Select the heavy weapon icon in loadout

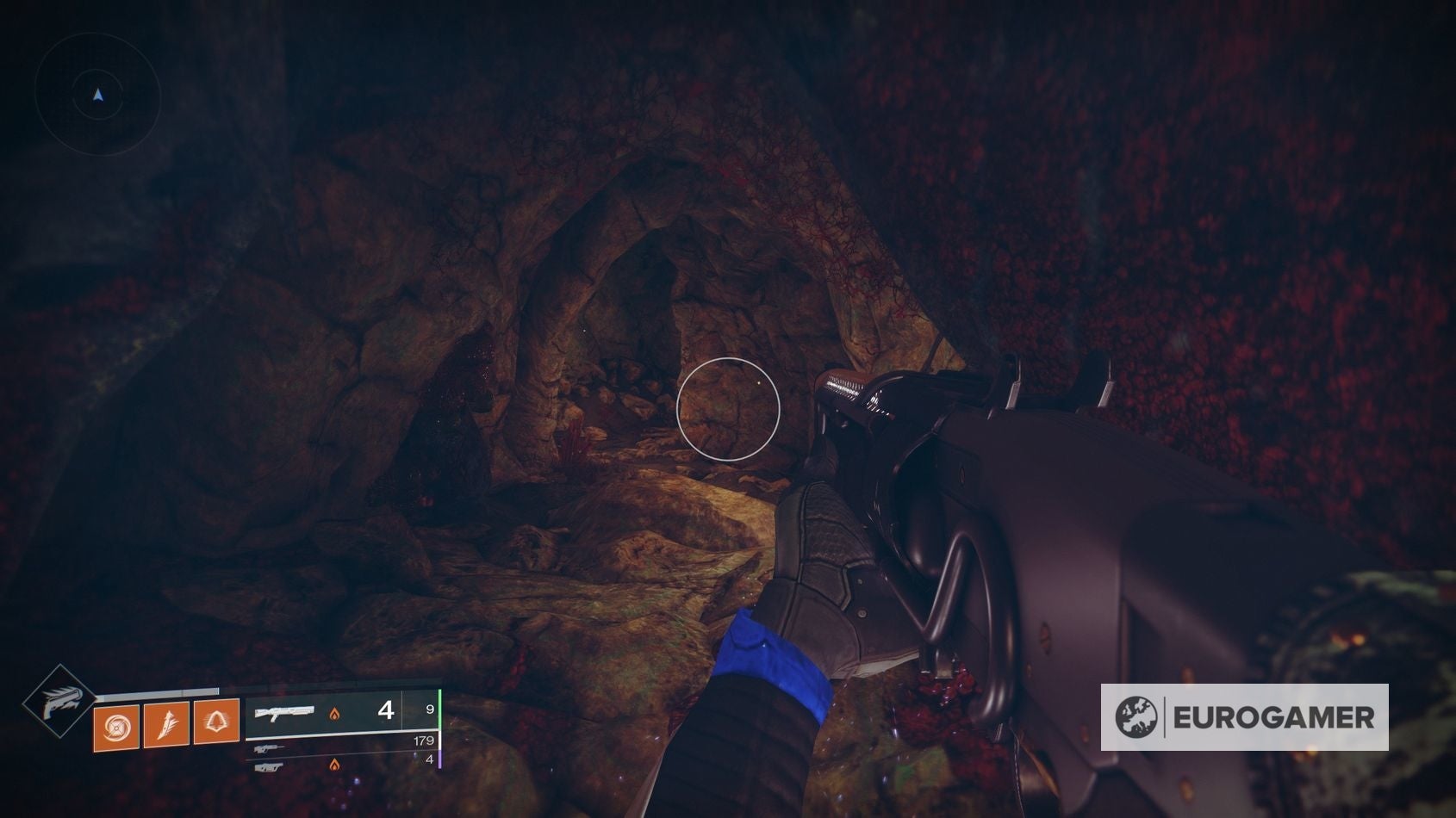pyautogui.click(x=270, y=766)
